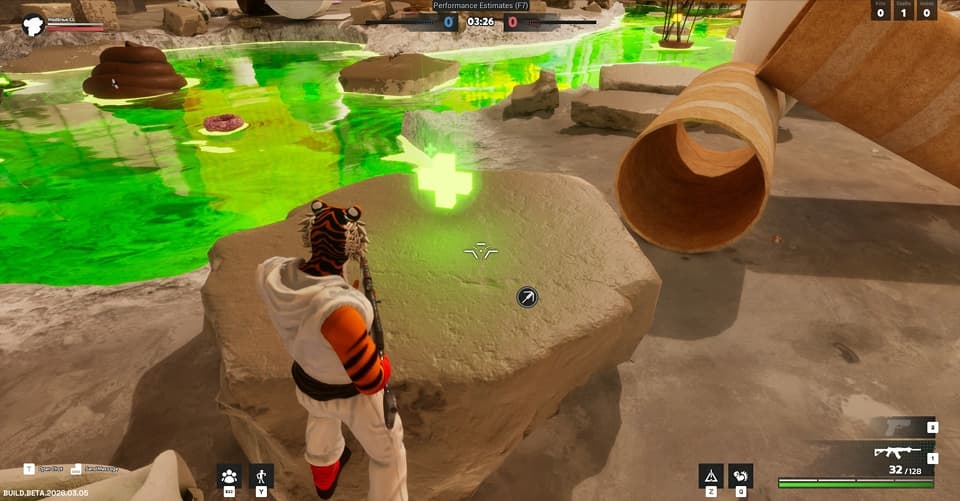Open the Performance Estimates overlay label

pyautogui.click(x=480, y=5)
